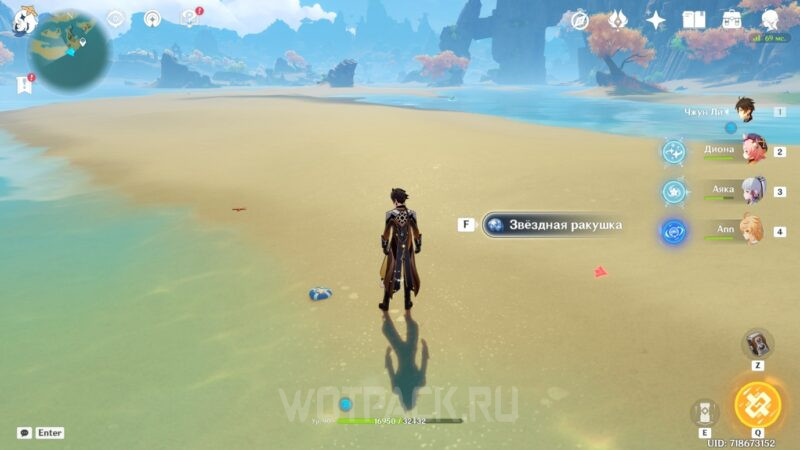
Task: Open the chat speech bubble
Action: pos(24,433)
